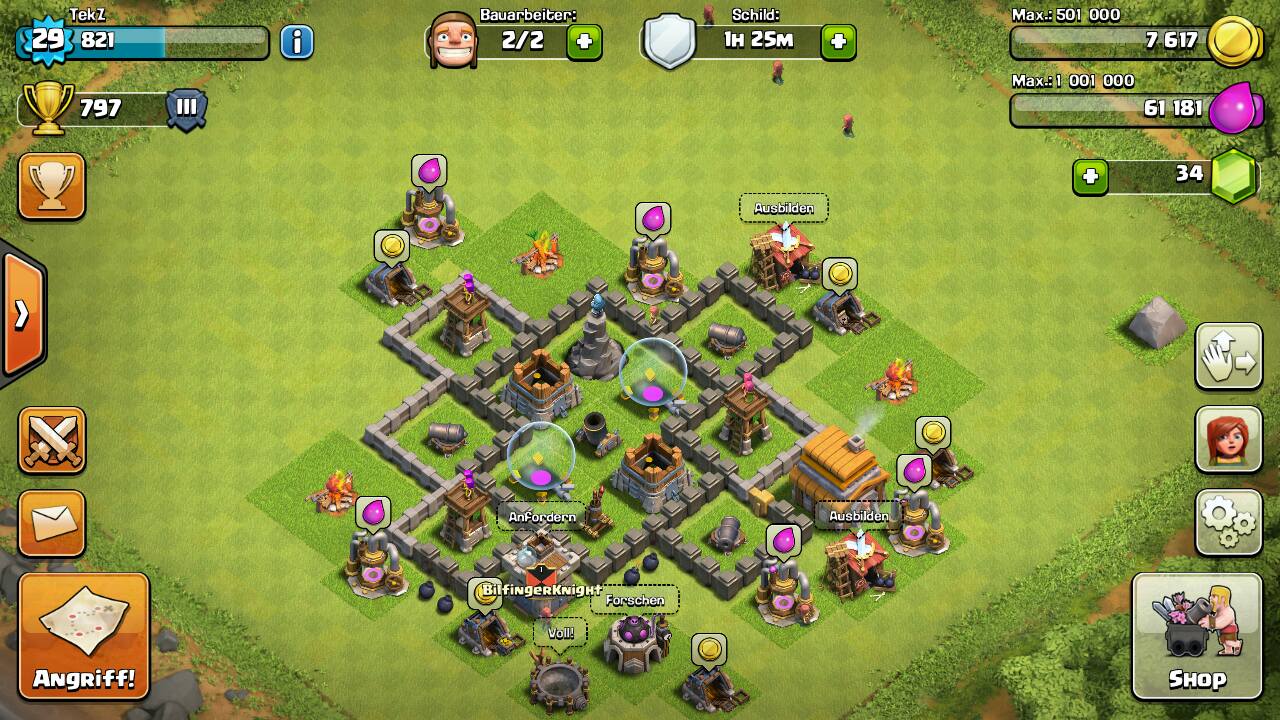The width and height of the screenshot is (1280, 720).
Task: Tap the Anfordern clan castle request bubble
Action: coord(542,516)
